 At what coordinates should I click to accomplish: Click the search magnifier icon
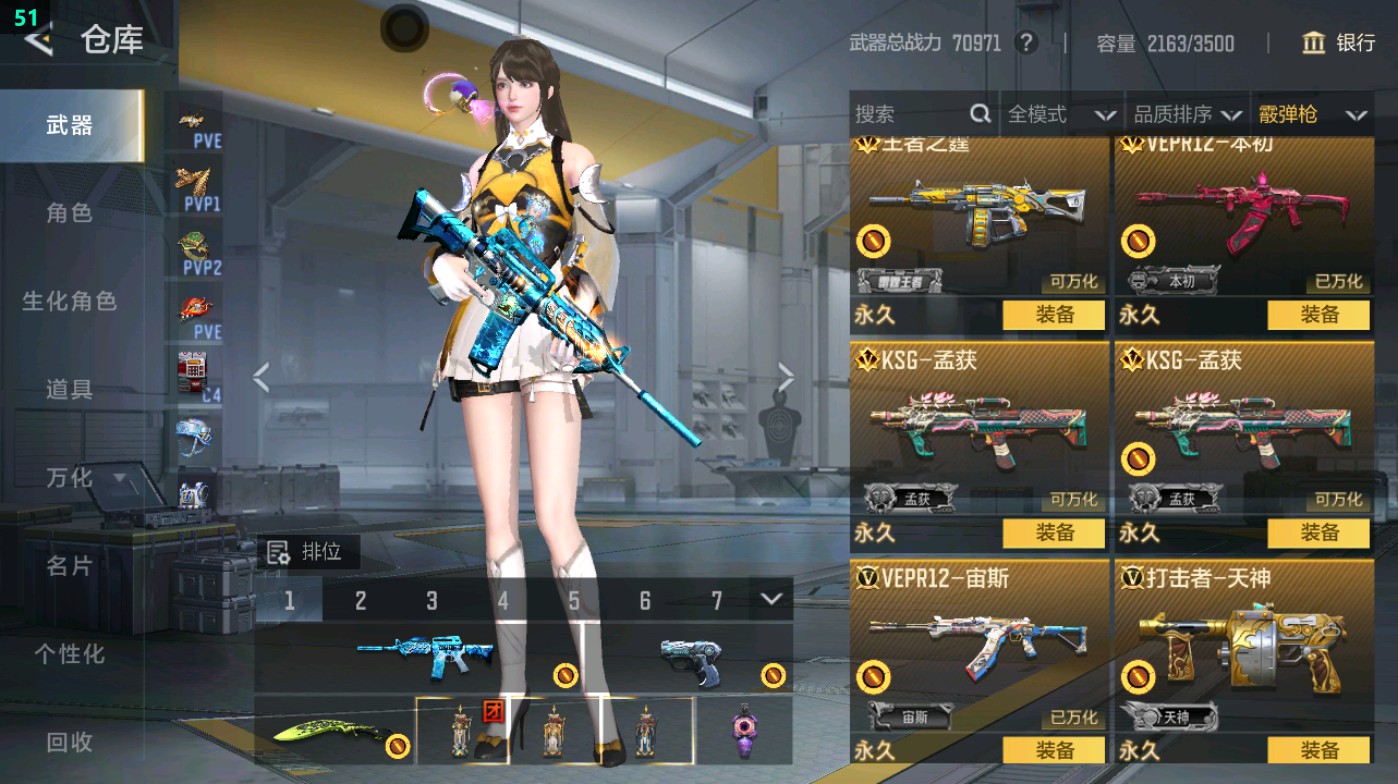pos(983,114)
